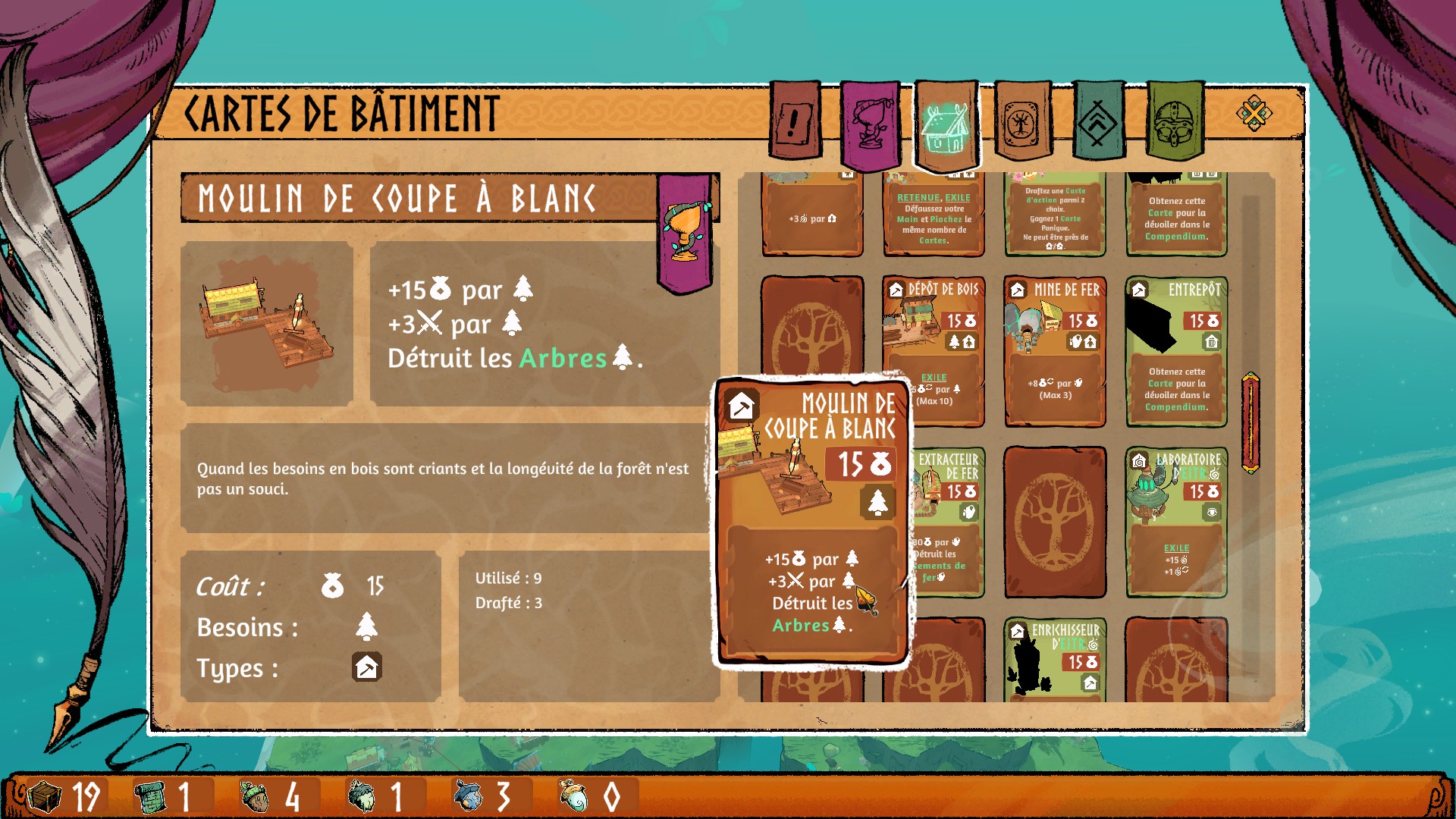Select the Enrichisseur d'Eitr card
The height and width of the screenshot is (819, 1456).
click(x=1055, y=660)
